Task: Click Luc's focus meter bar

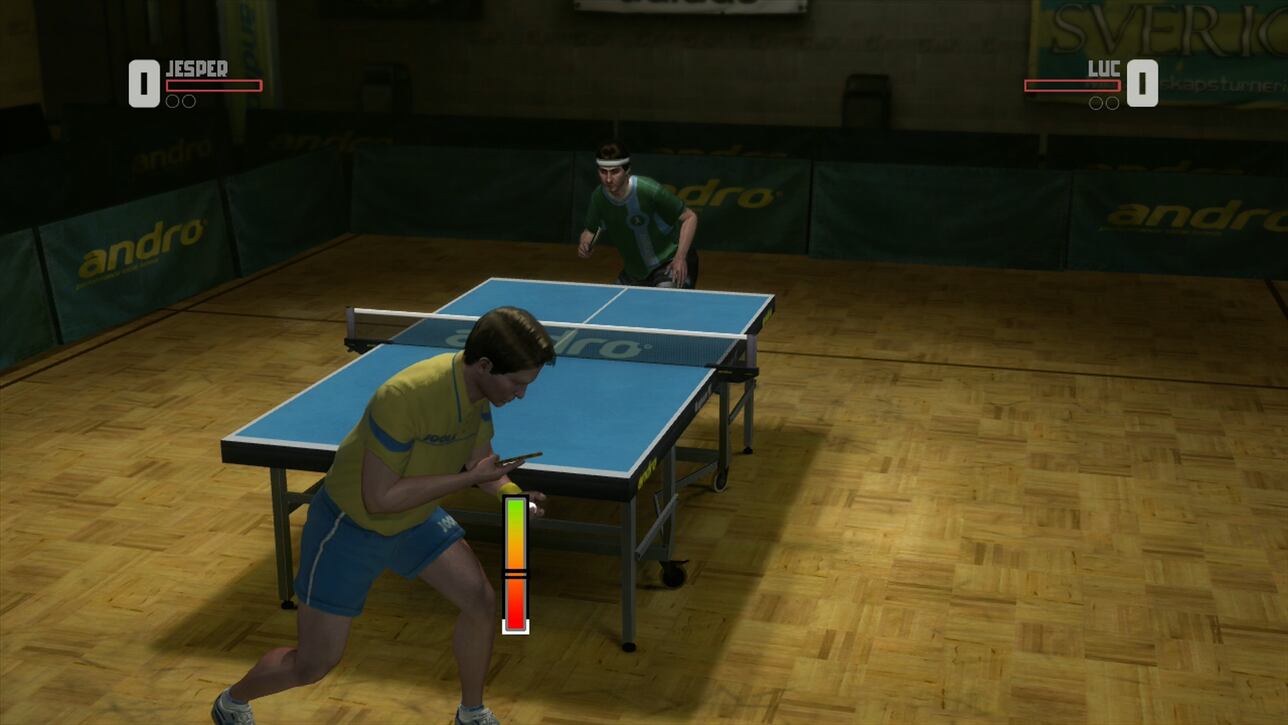Action: (x=1072, y=85)
